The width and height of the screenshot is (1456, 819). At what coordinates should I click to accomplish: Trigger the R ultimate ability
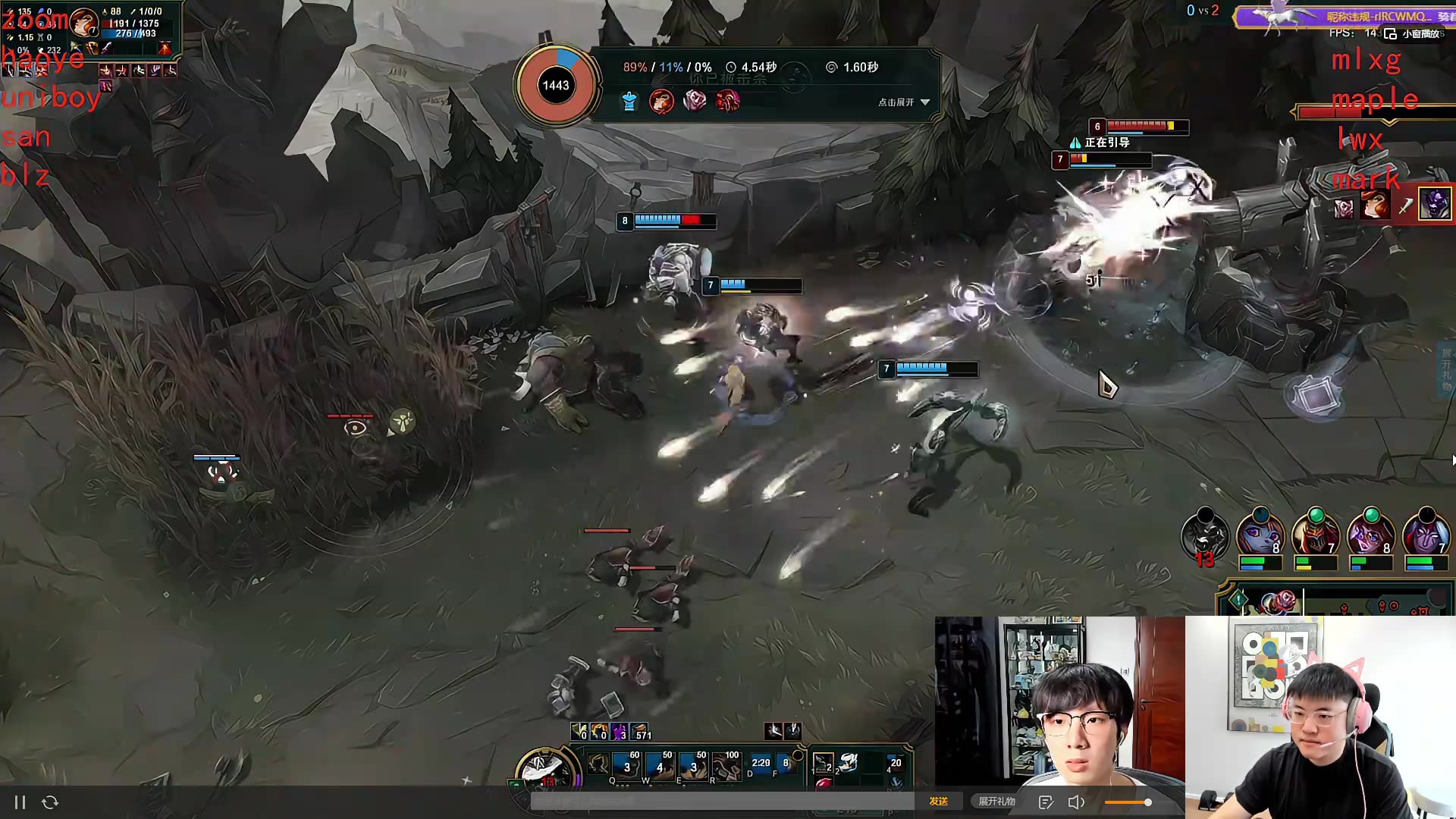(x=726, y=765)
